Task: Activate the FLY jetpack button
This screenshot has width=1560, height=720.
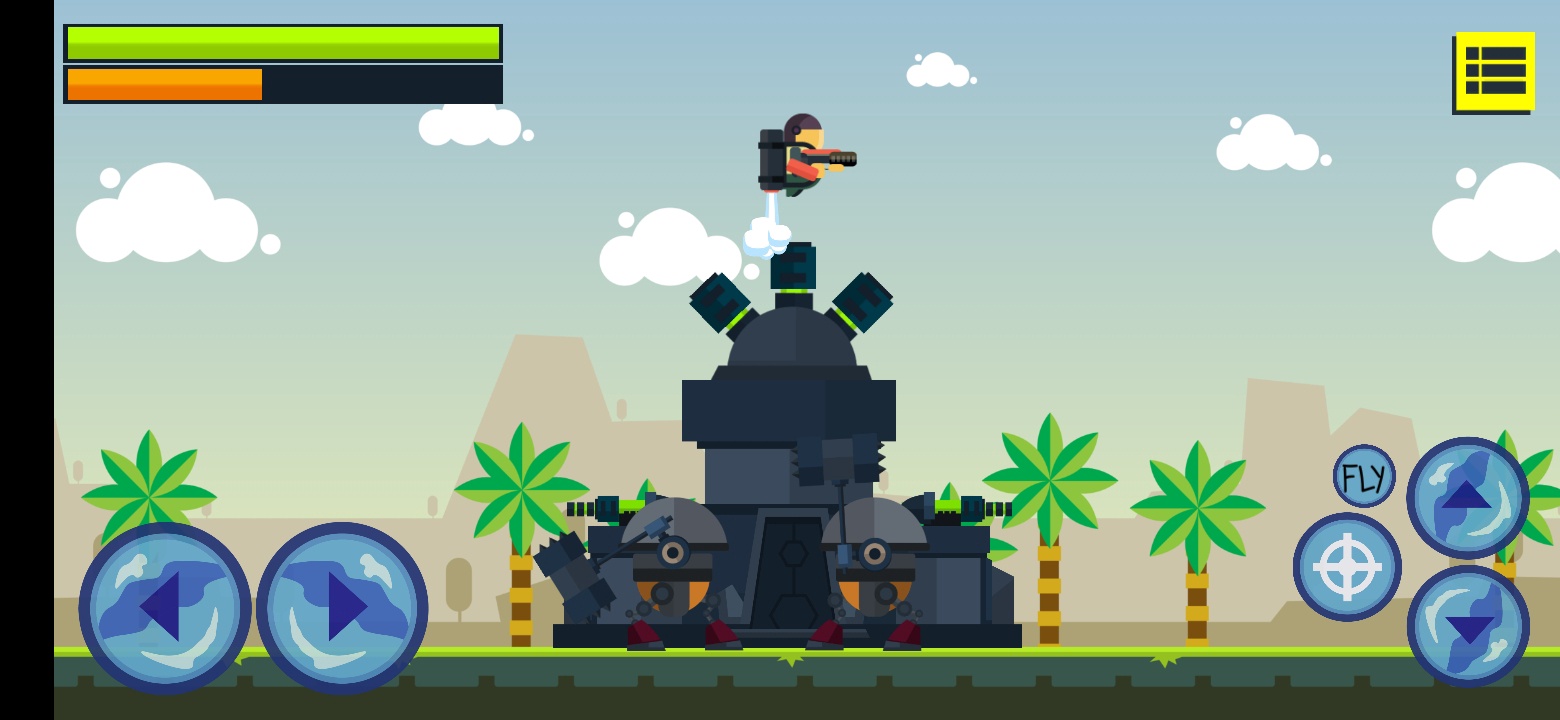Action: click(1364, 476)
